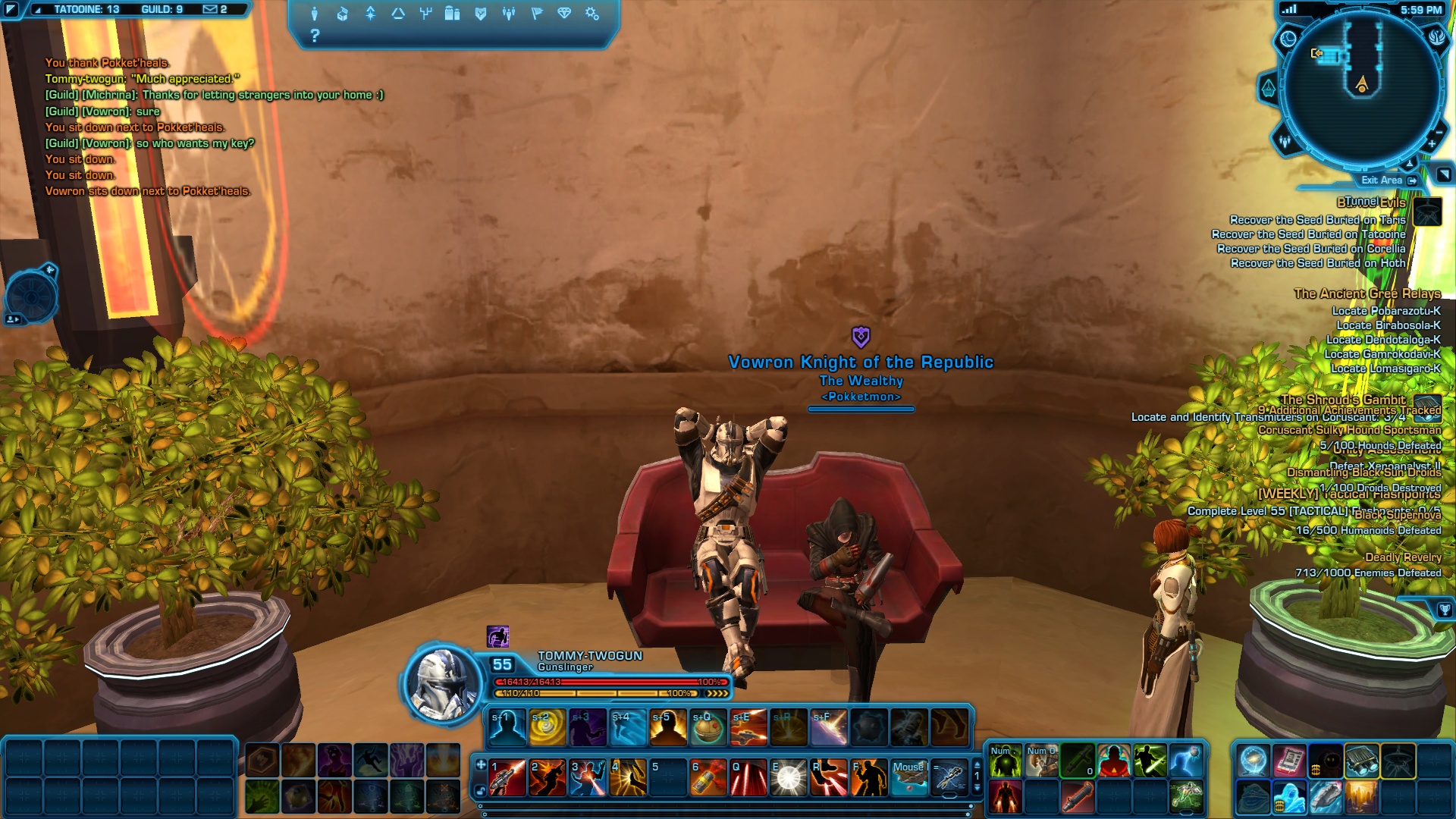Fire the blaster ability in slot 1
1456x819 pixels.
[507, 778]
